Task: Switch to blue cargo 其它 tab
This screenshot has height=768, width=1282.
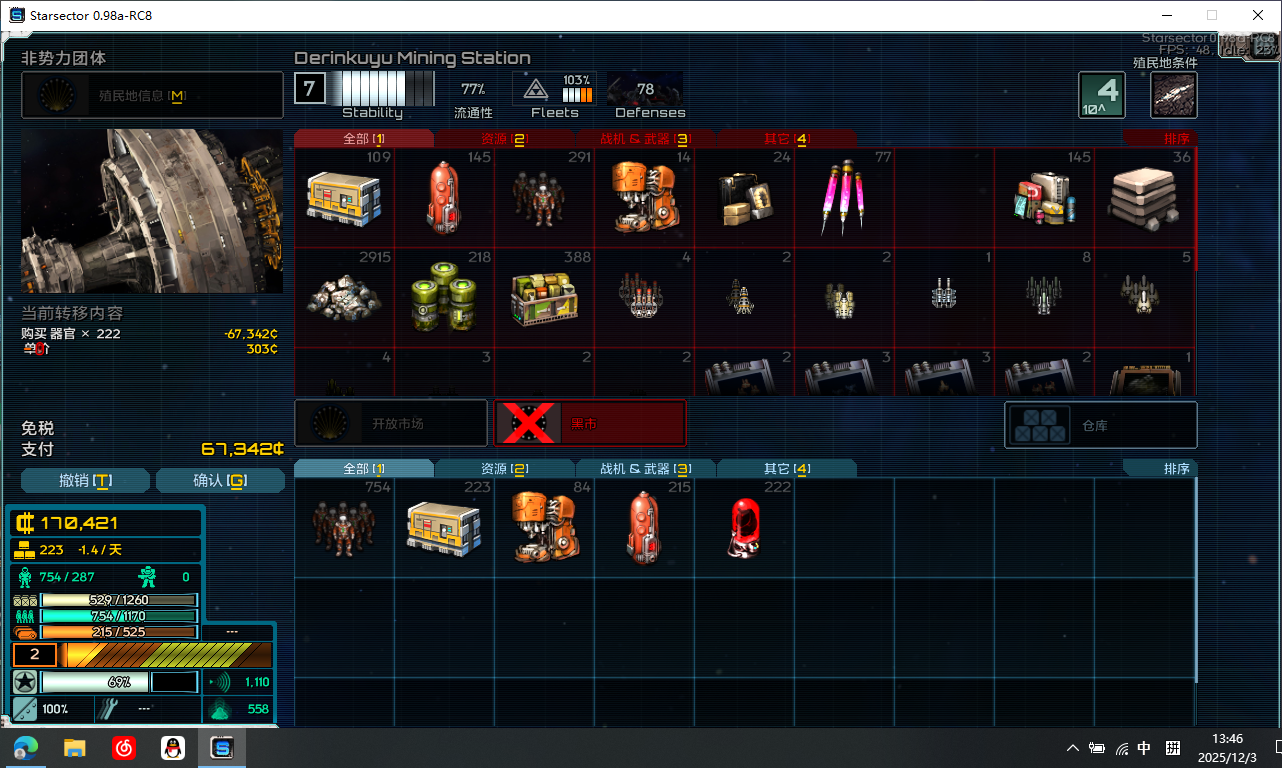Action: [x=786, y=469]
